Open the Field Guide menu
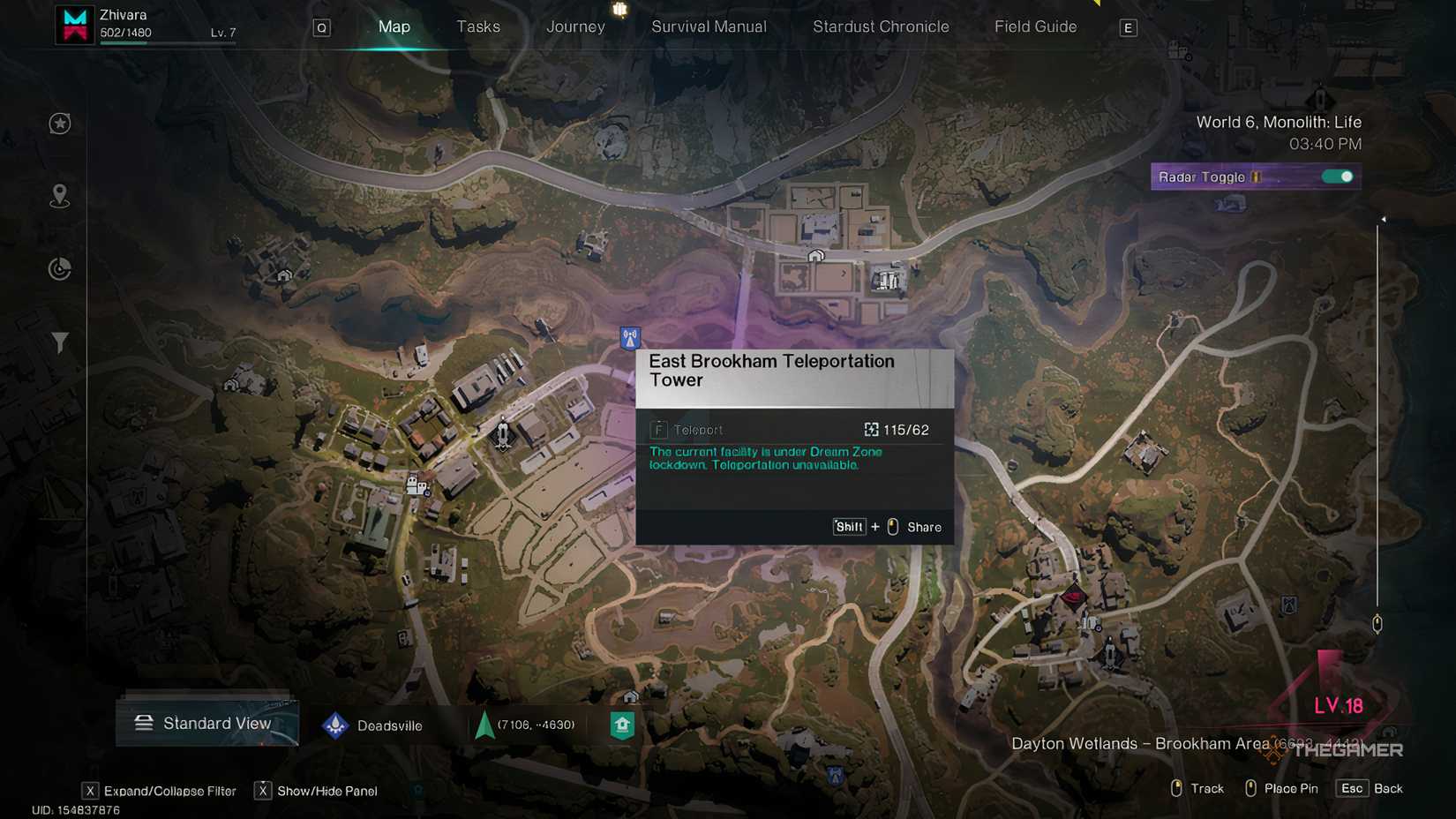Viewport: 1456px width, 819px height. [1035, 26]
